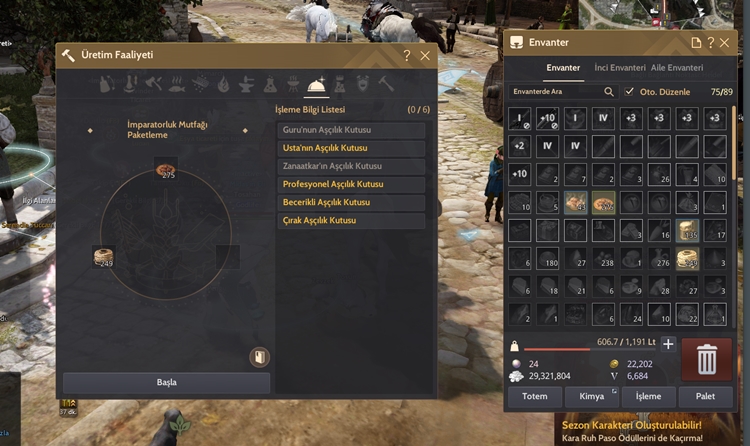Select Zanaatkar'ın Aşçılık Kutusu recipe

[x=351, y=166]
